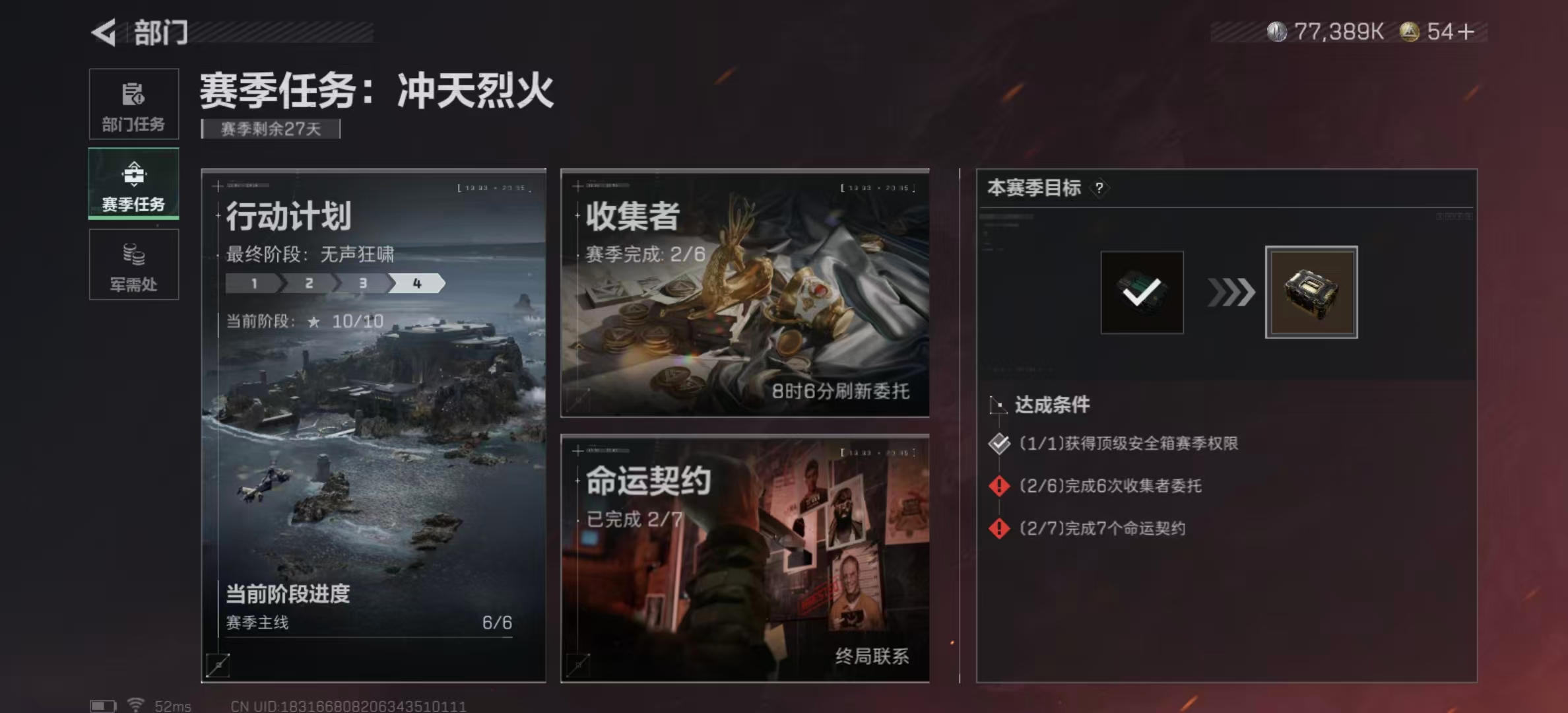Toggle the completed checkmark on 获得顶级安全箱赛季权限
The height and width of the screenshot is (713, 1568).
[x=998, y=444]
